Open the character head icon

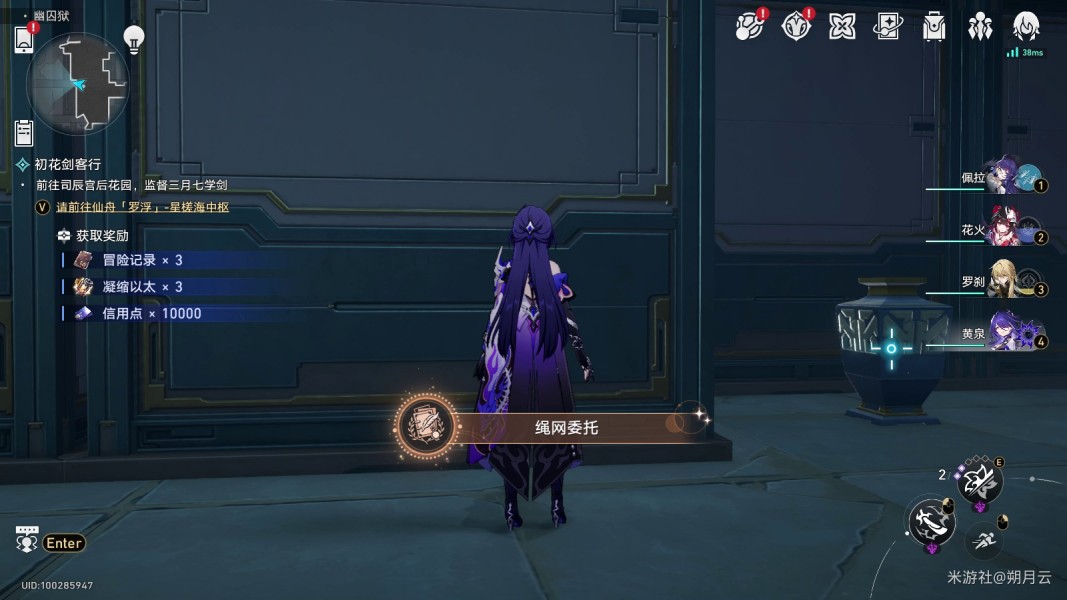pos(1026,27)
